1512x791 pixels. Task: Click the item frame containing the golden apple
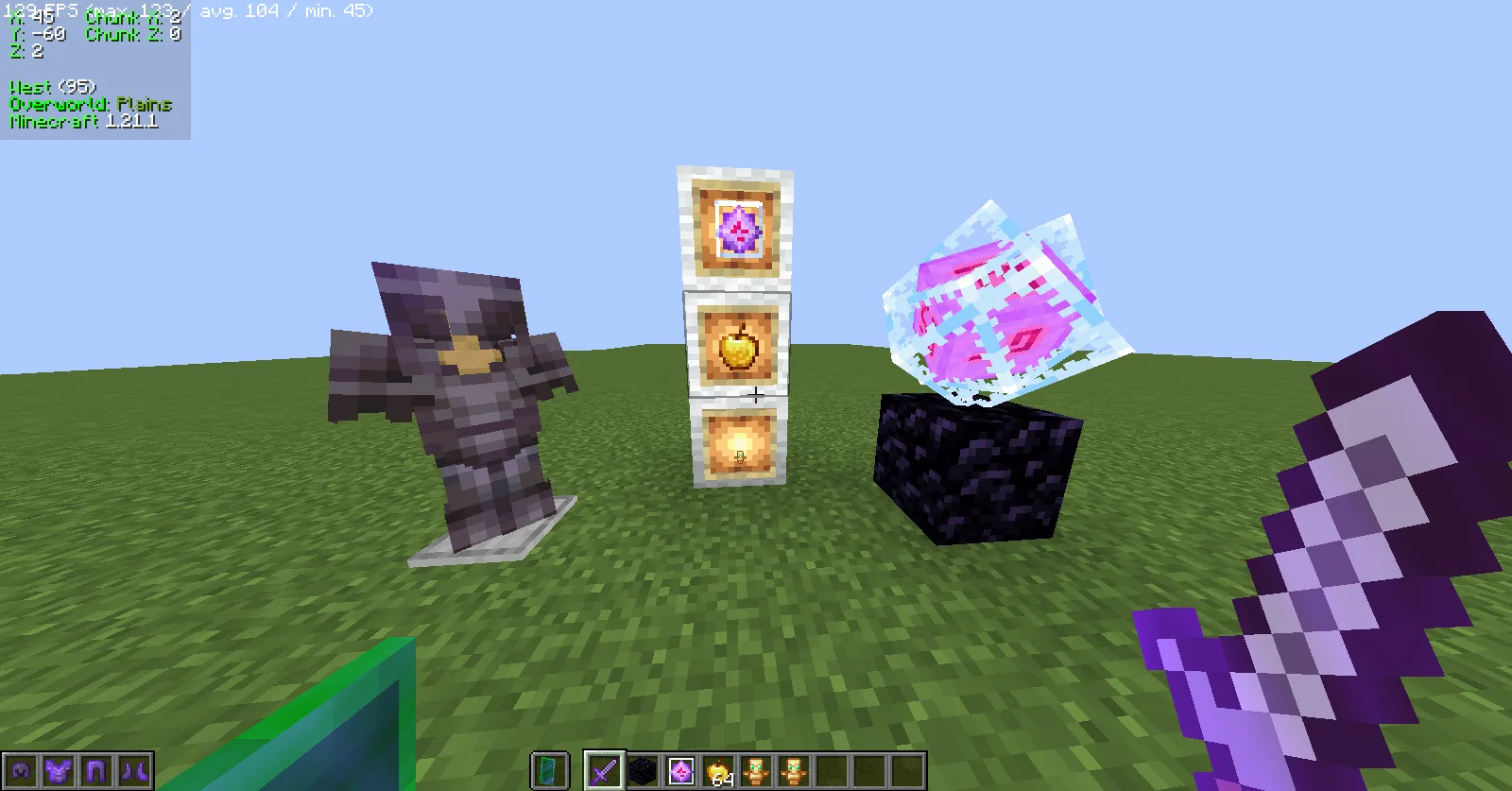point(737,350)
